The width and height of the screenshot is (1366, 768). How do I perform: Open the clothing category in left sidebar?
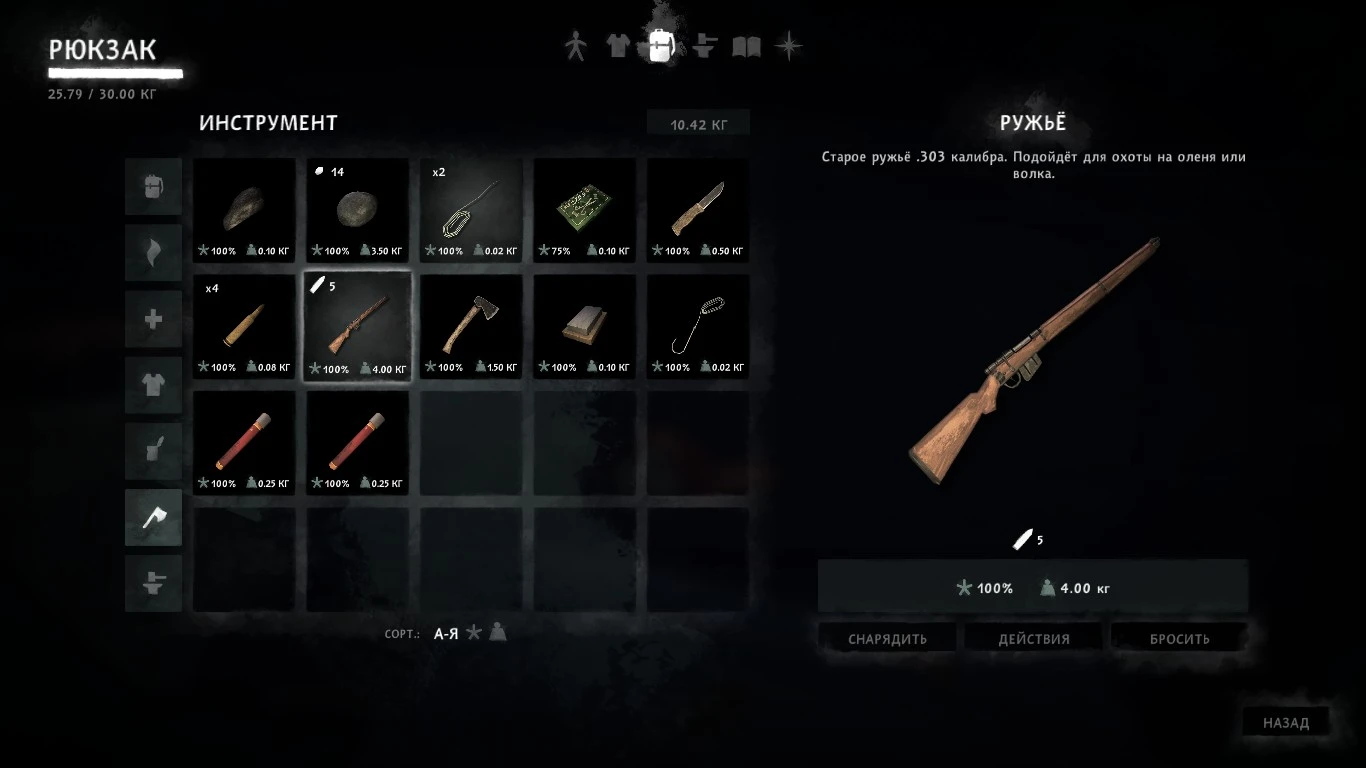pos(153,385)
